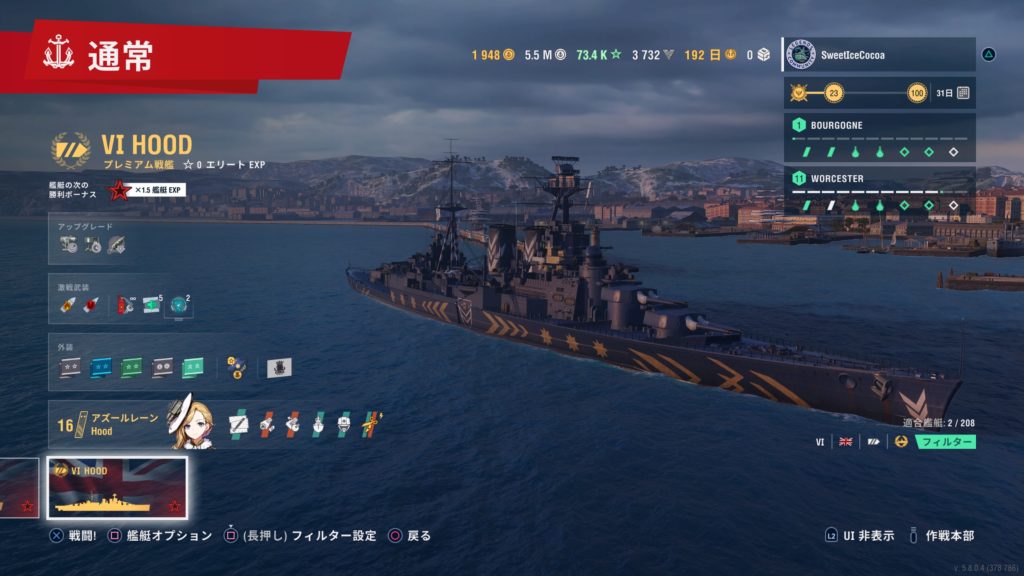Open the Worcester project tracker

878,192
